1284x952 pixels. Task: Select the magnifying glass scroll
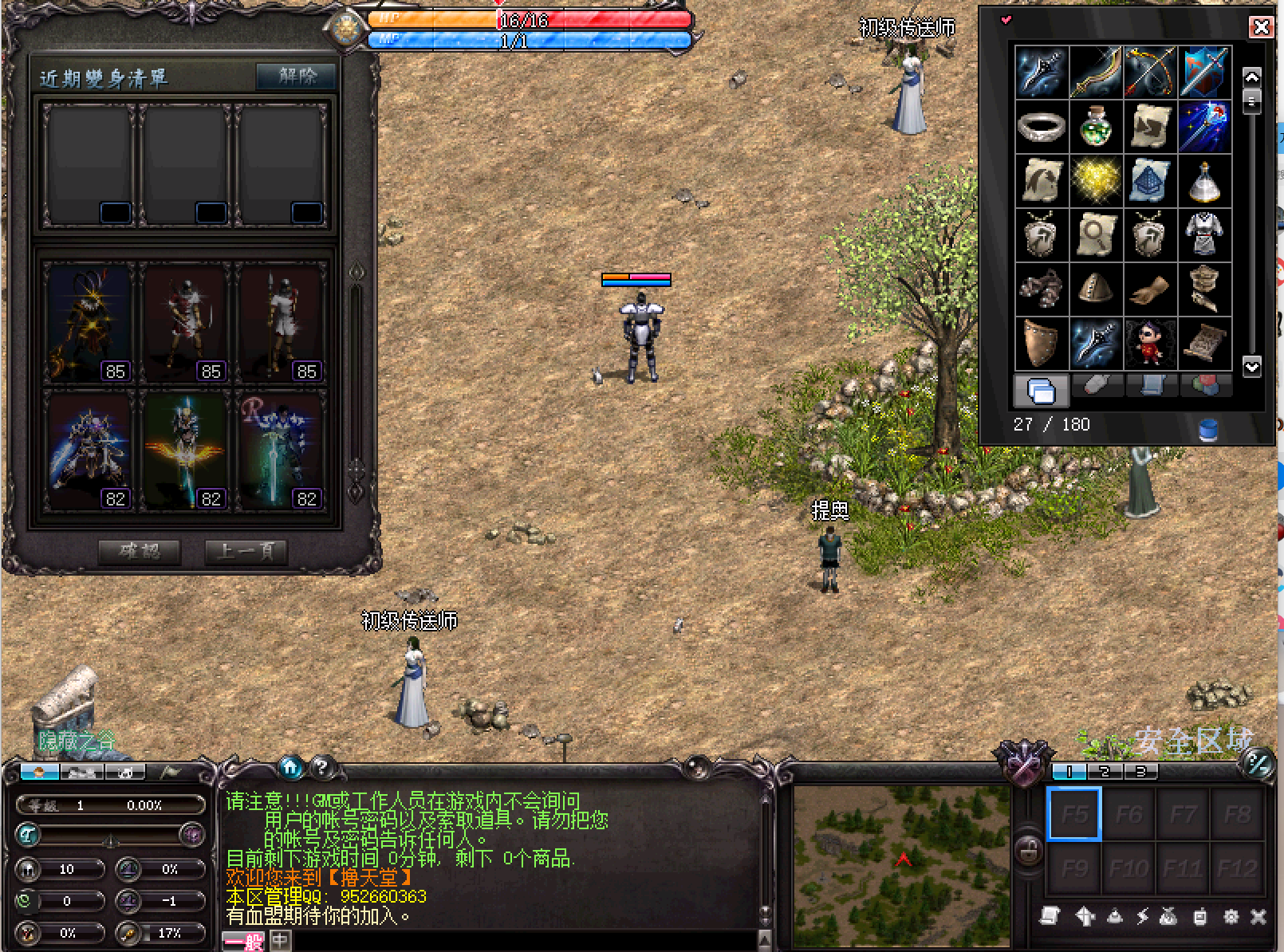coord(1096,234)
